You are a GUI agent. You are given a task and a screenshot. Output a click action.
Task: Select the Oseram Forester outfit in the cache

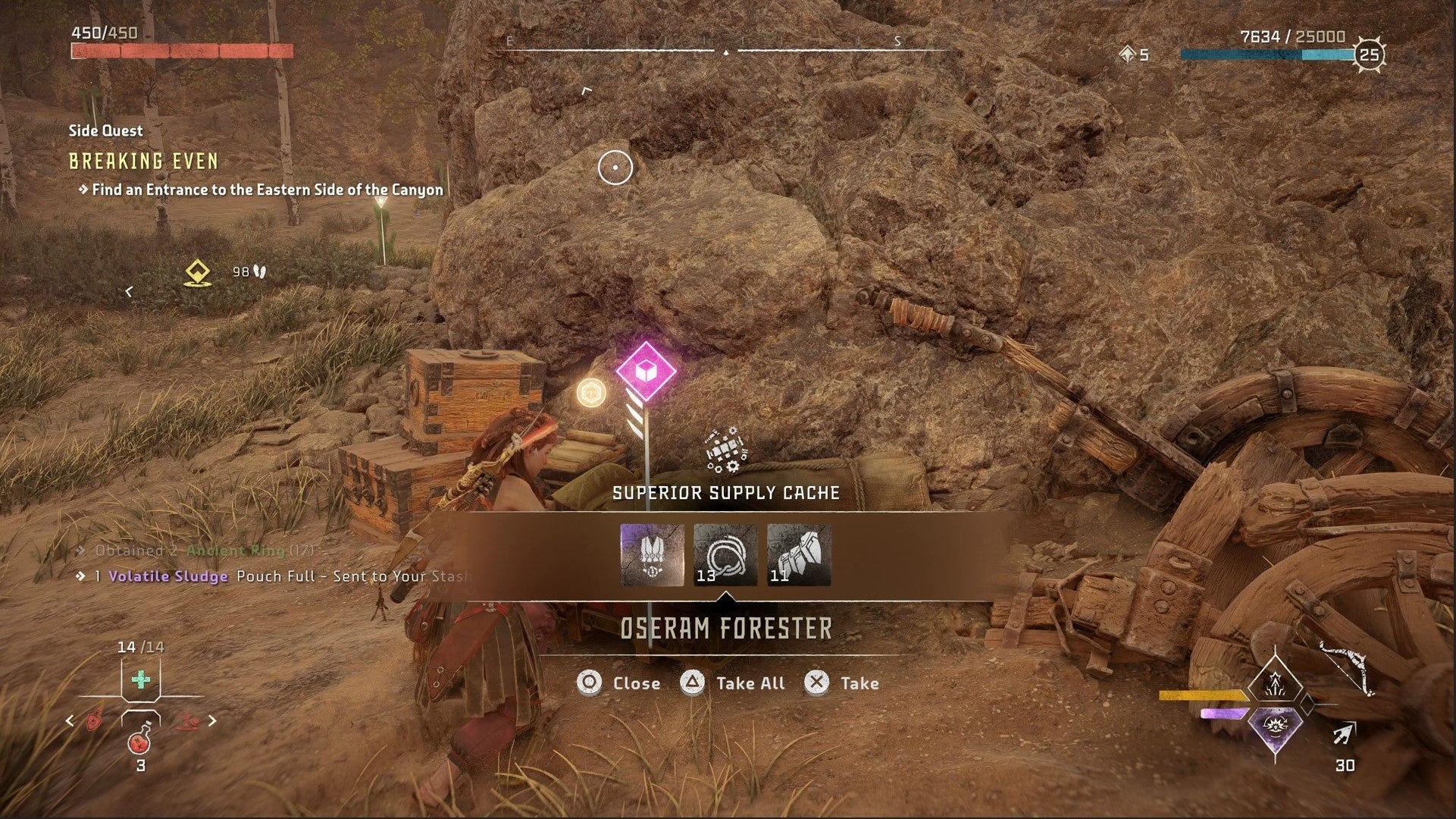pyautogui.click(x=652, y=555)
